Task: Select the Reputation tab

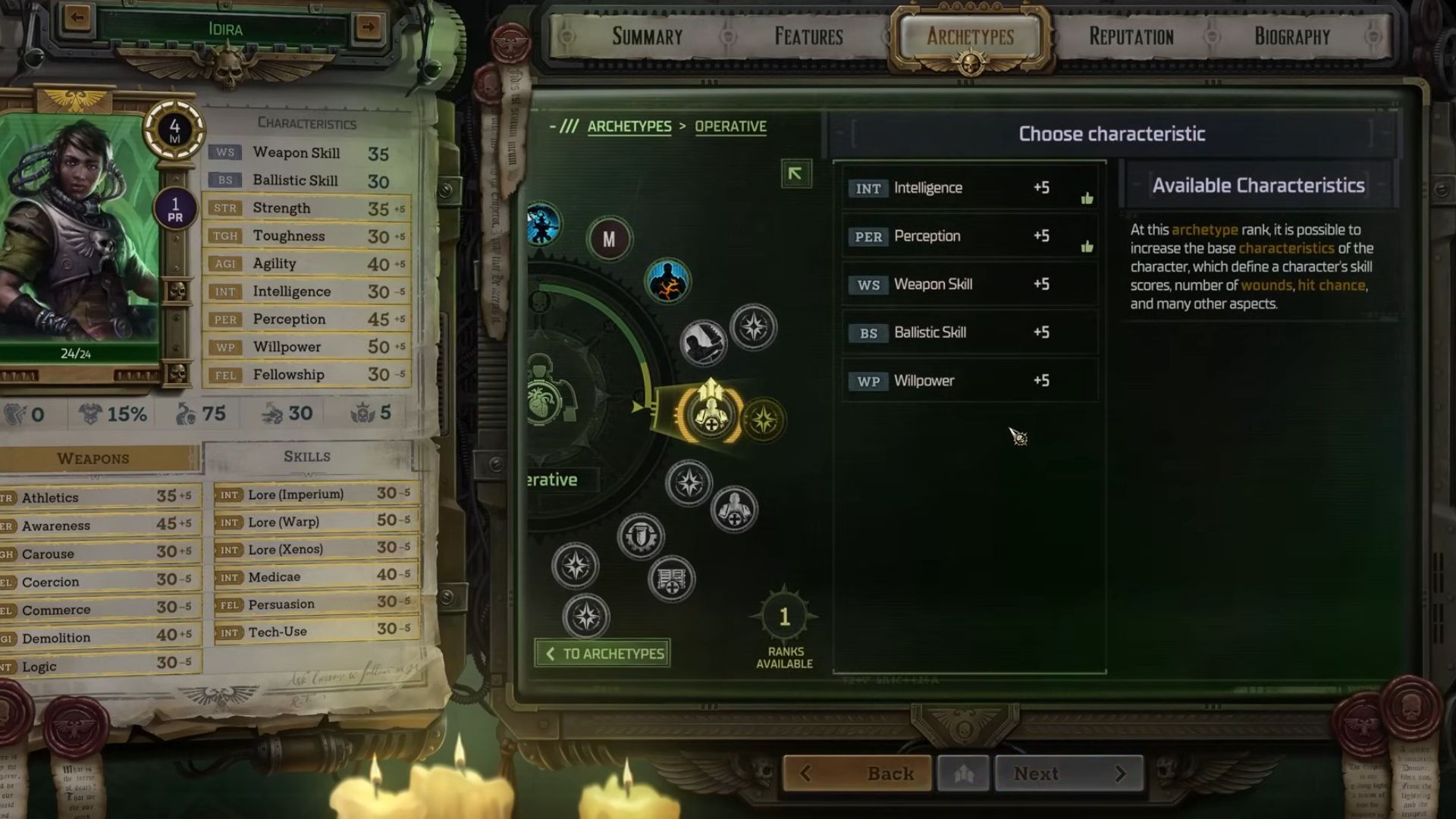Action: click(x=1131, y=36)
